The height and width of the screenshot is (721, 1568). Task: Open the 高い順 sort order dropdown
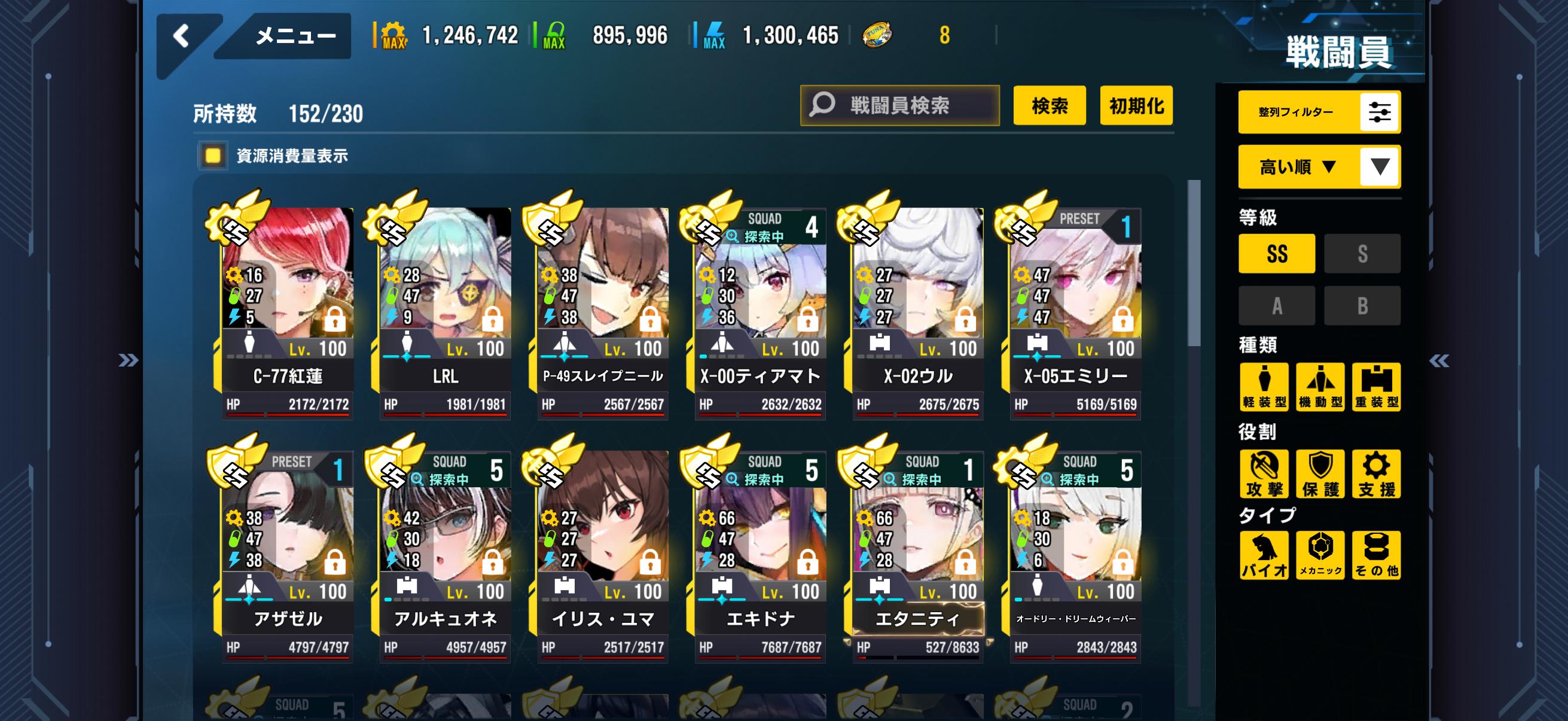tap(1319, 167)
